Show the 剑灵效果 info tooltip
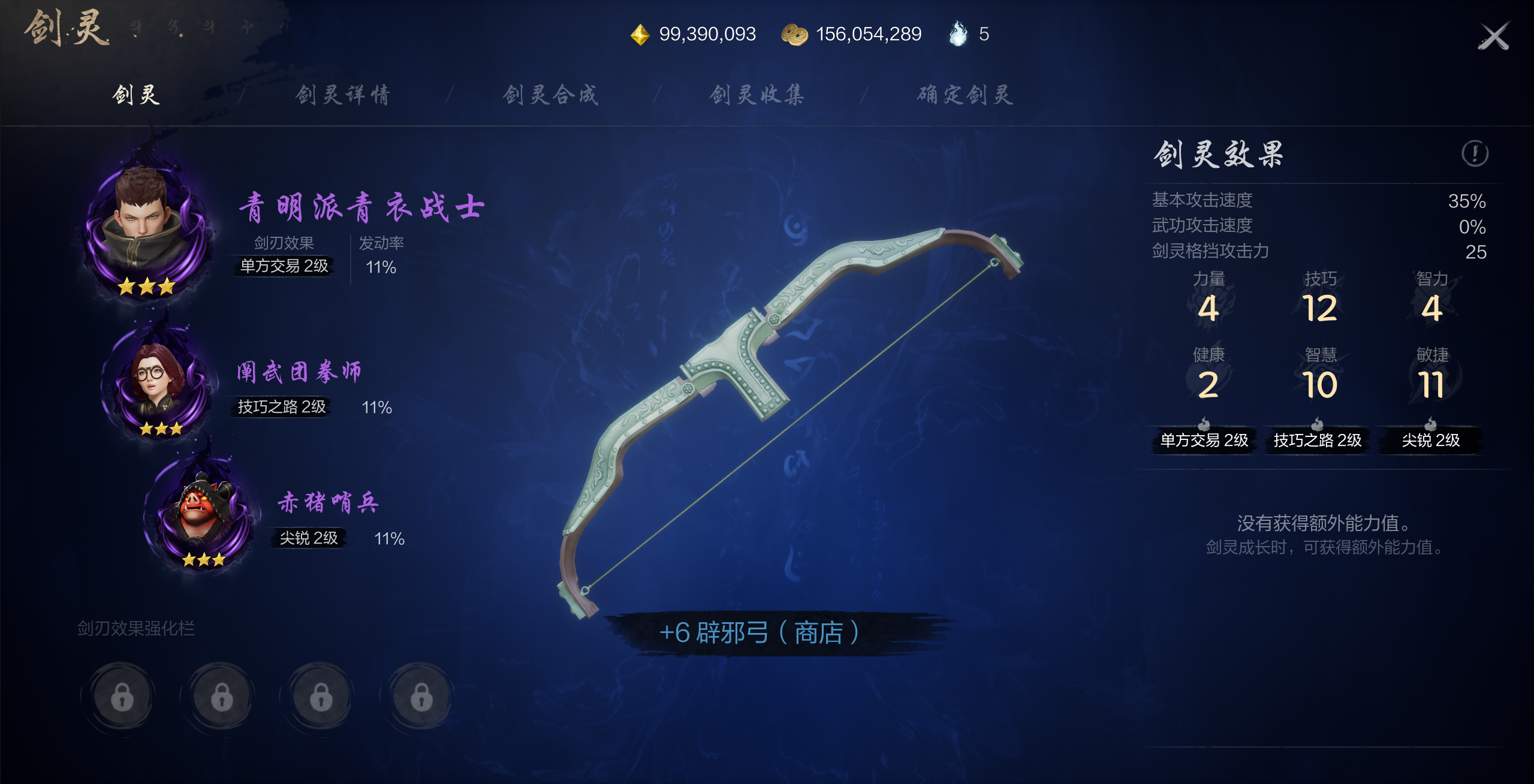 pyautogui.click(x=1474, y=153)
